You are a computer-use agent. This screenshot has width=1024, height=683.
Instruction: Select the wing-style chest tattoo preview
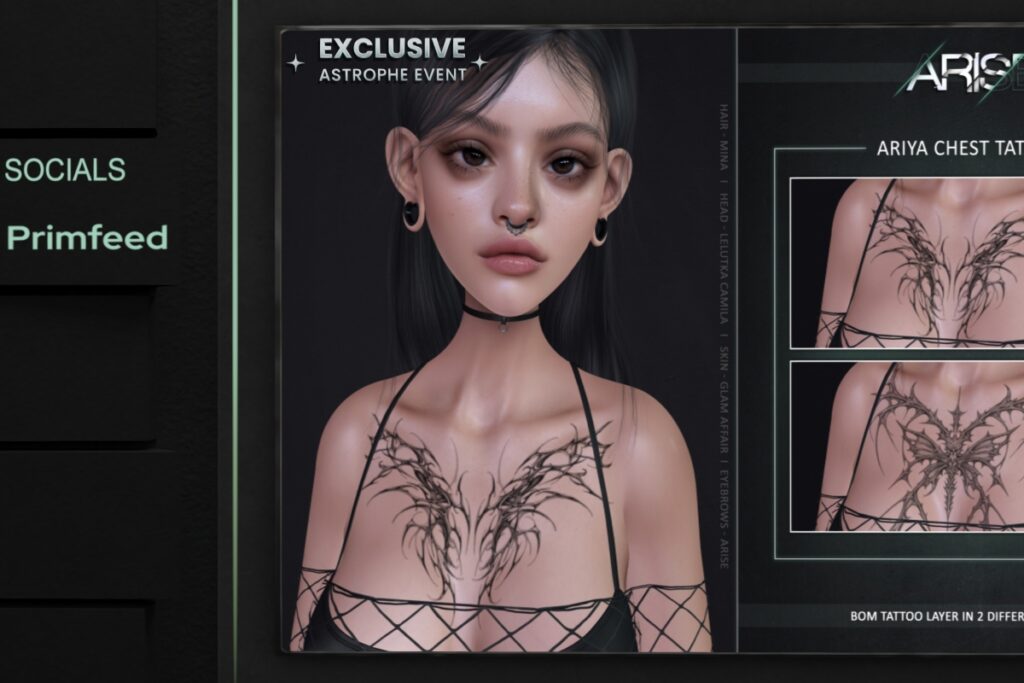pos(908,262)
